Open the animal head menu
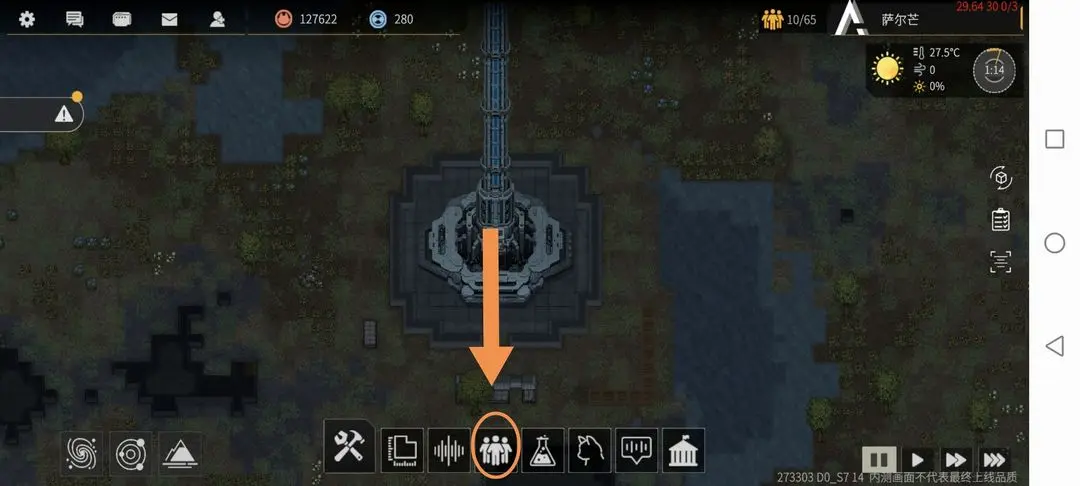1080x486 pixels. 590,450
